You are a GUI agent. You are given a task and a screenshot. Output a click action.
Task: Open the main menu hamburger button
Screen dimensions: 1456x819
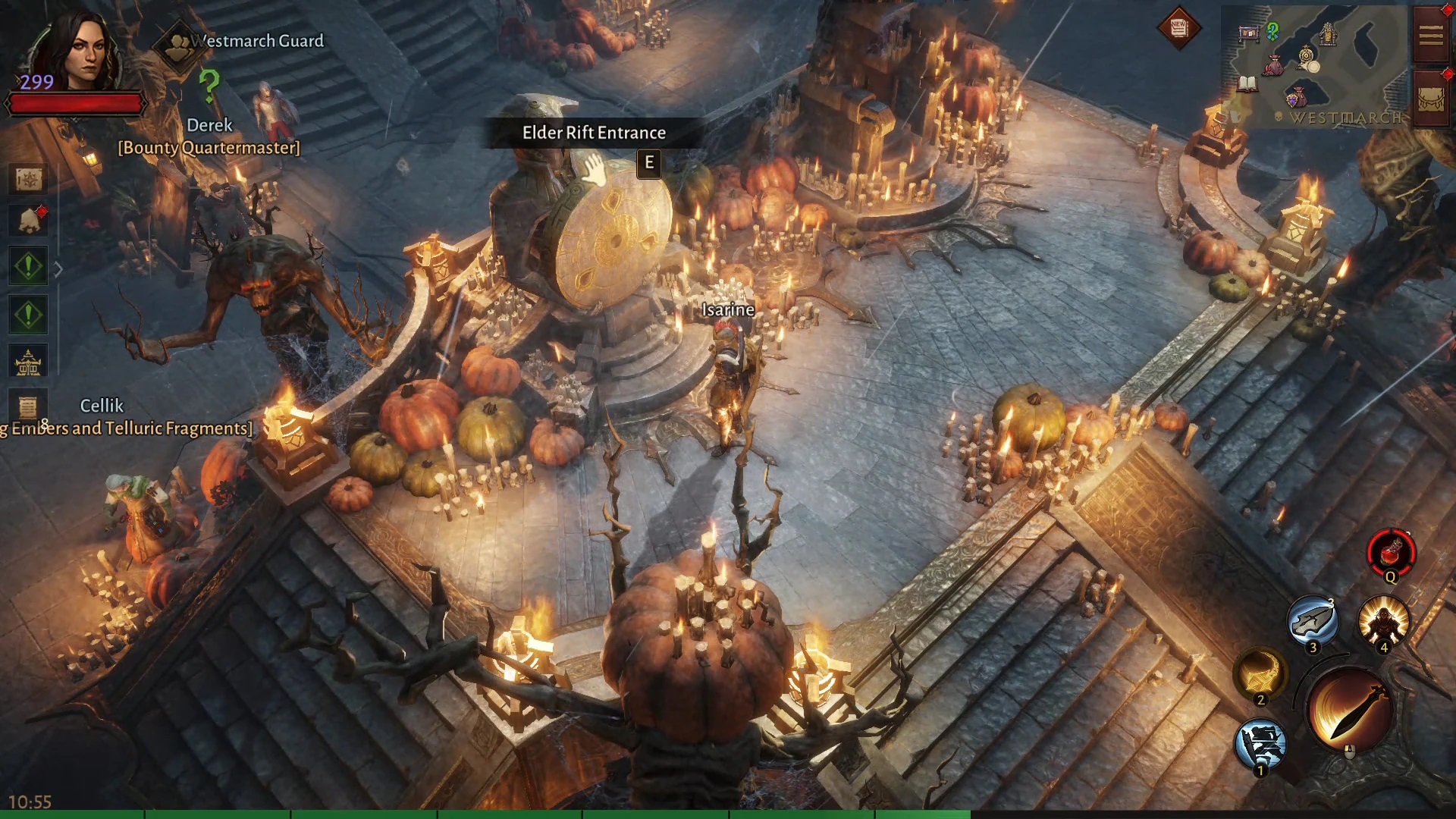coord(1431,35)
